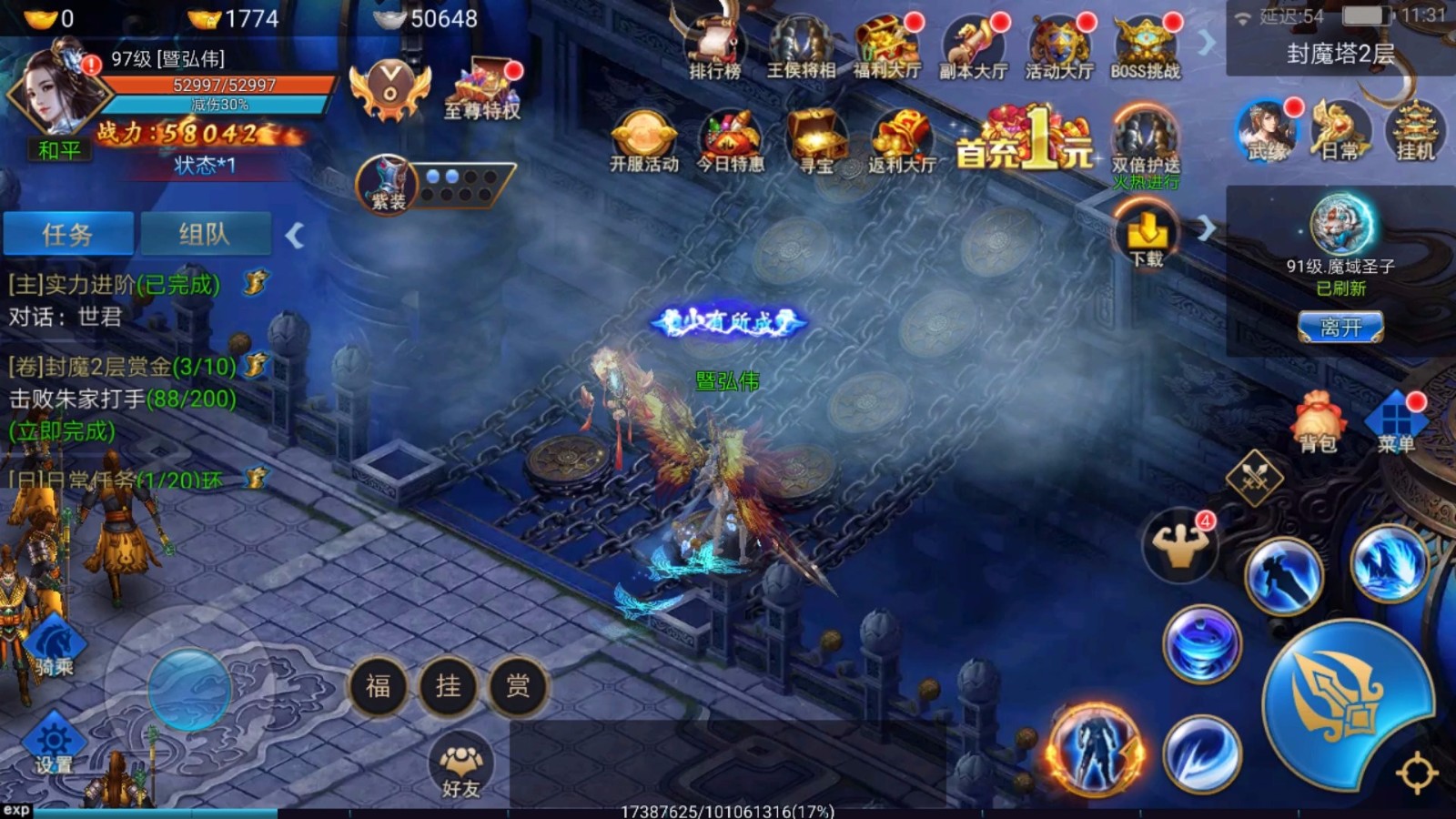Screen dimensions: 1456x819
Task: Open the 菜单 menu icon
Action: coord(1395,423)
